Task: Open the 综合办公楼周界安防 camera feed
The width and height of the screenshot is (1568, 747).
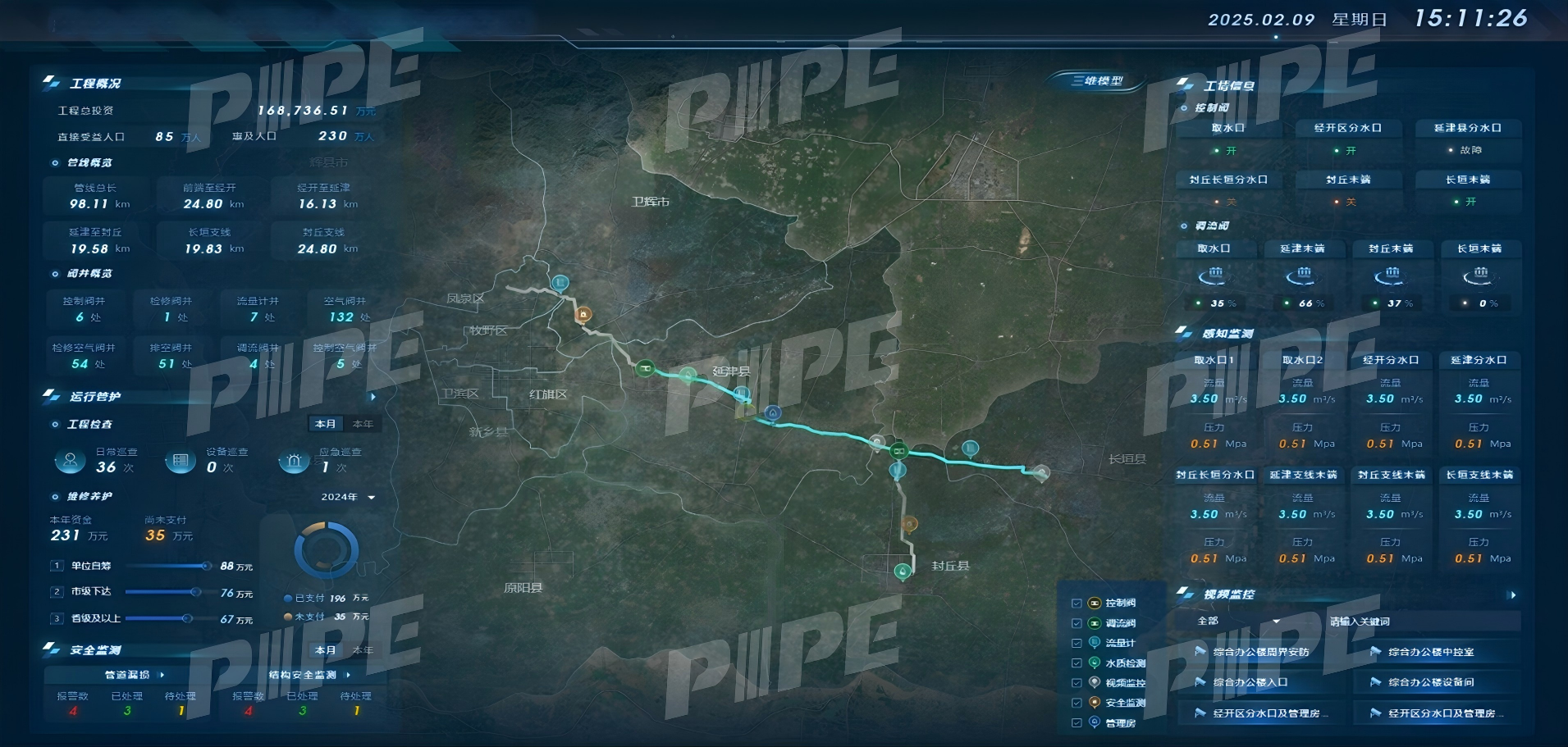Action: [x=1260, y=653]
